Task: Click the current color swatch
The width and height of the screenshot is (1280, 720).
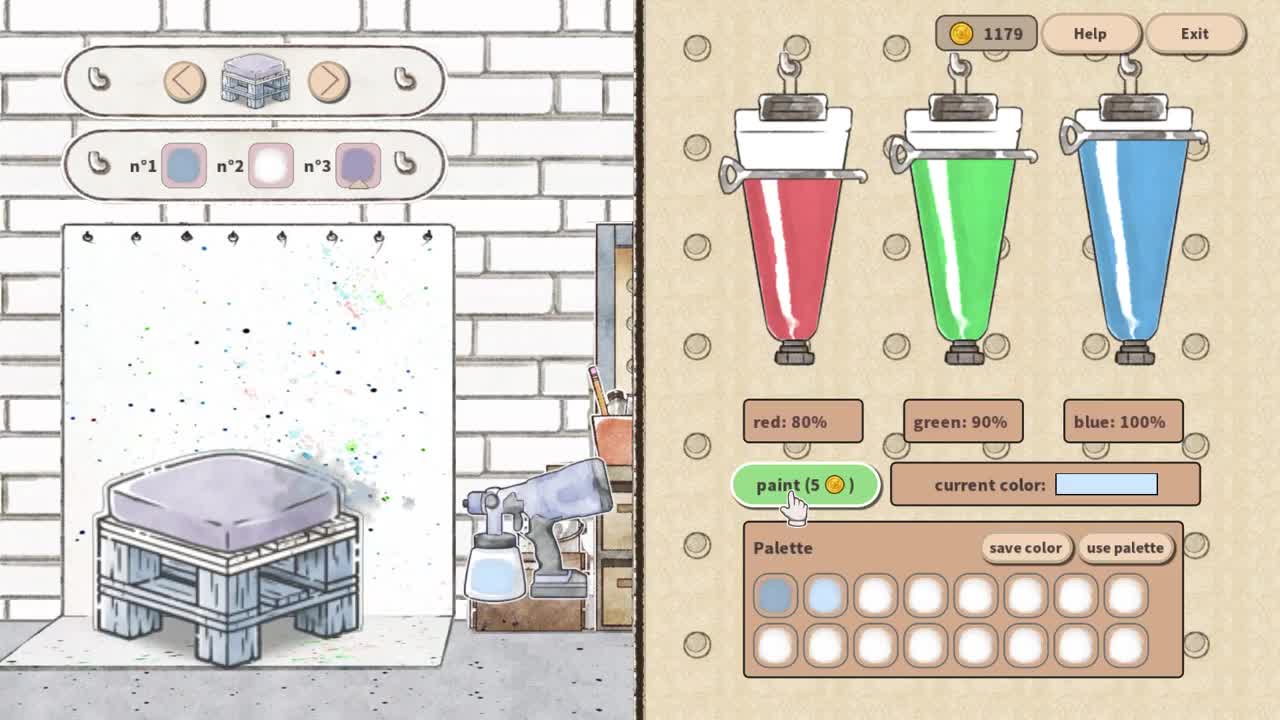Action: tap(1104, 484)
